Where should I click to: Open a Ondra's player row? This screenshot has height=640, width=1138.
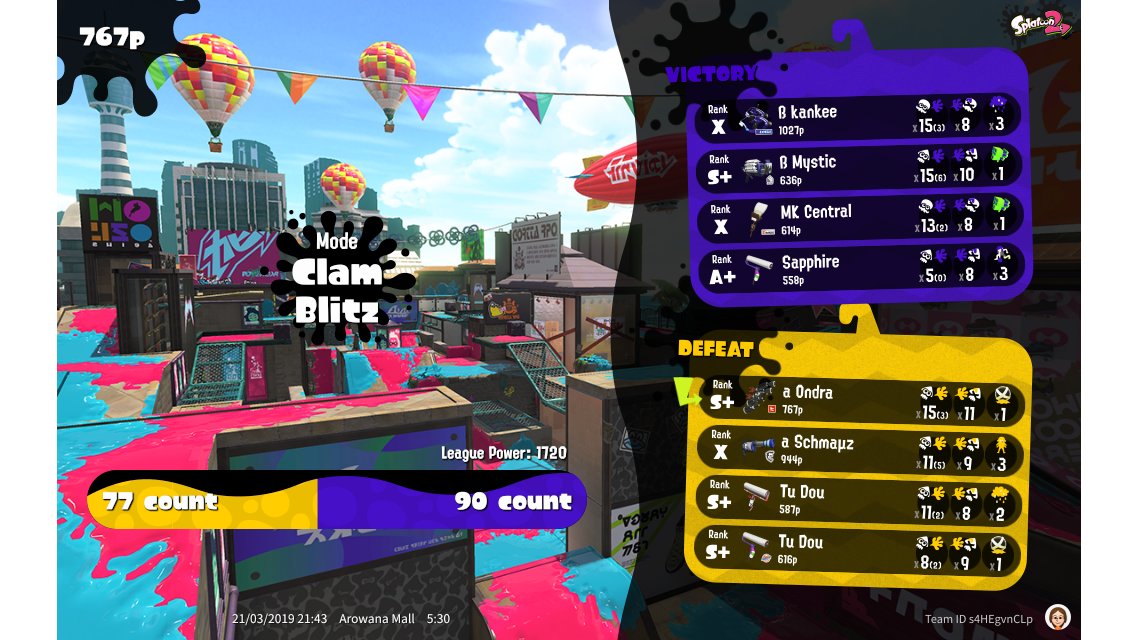860,398
